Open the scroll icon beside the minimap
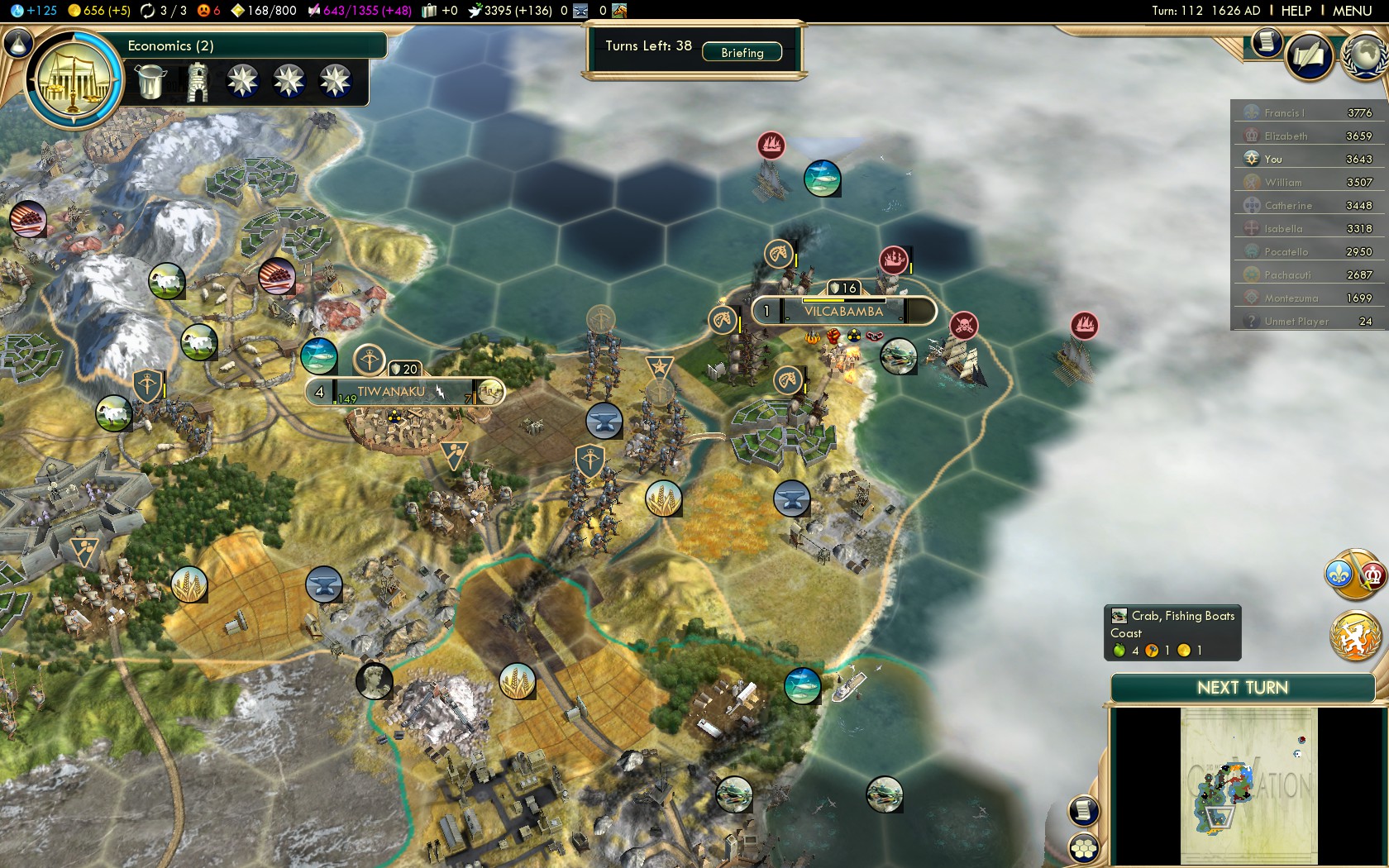1389x868 pixels. (x=1084, y=810)
